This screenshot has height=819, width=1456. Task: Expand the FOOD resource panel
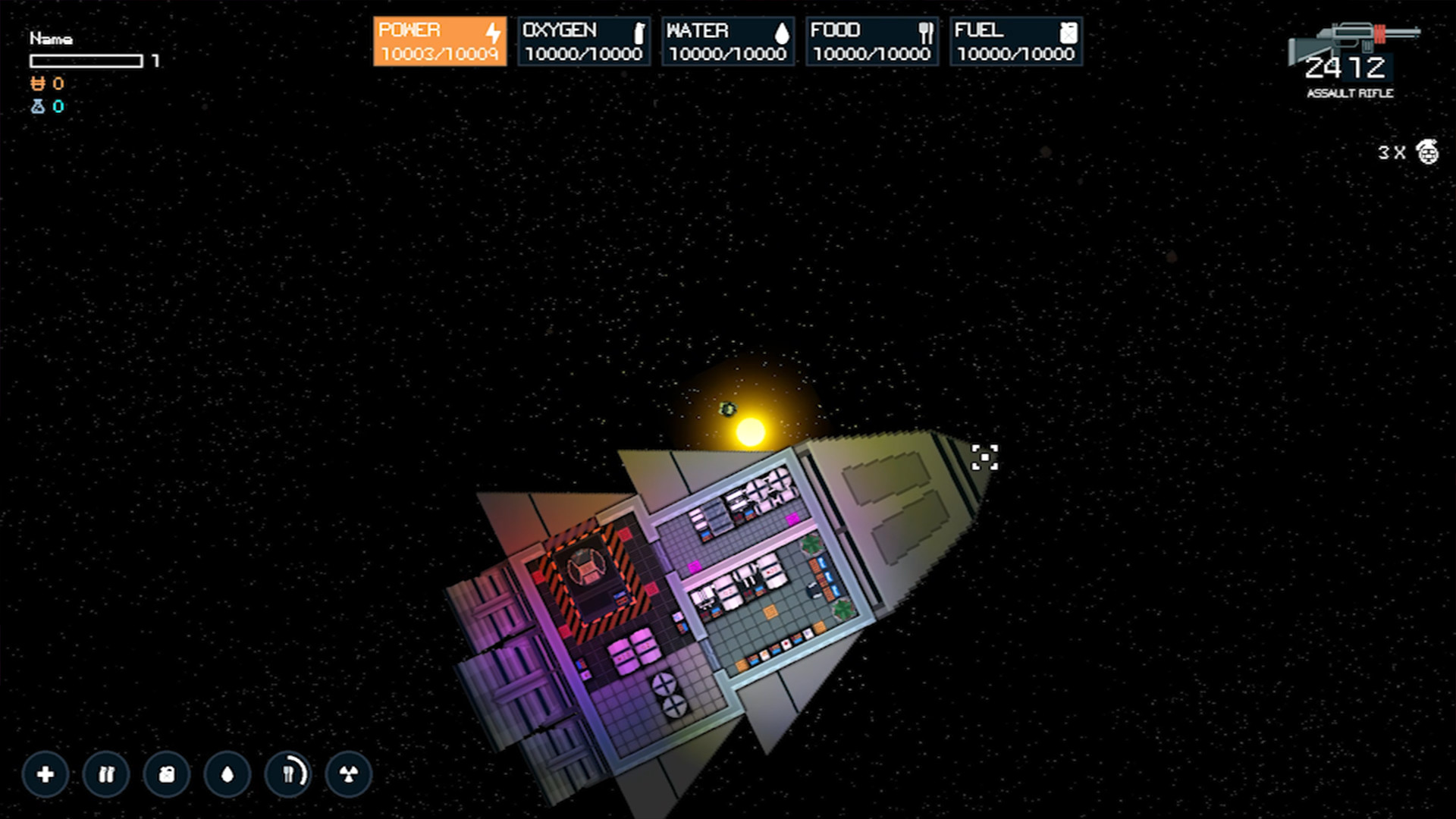pos(871,42)
